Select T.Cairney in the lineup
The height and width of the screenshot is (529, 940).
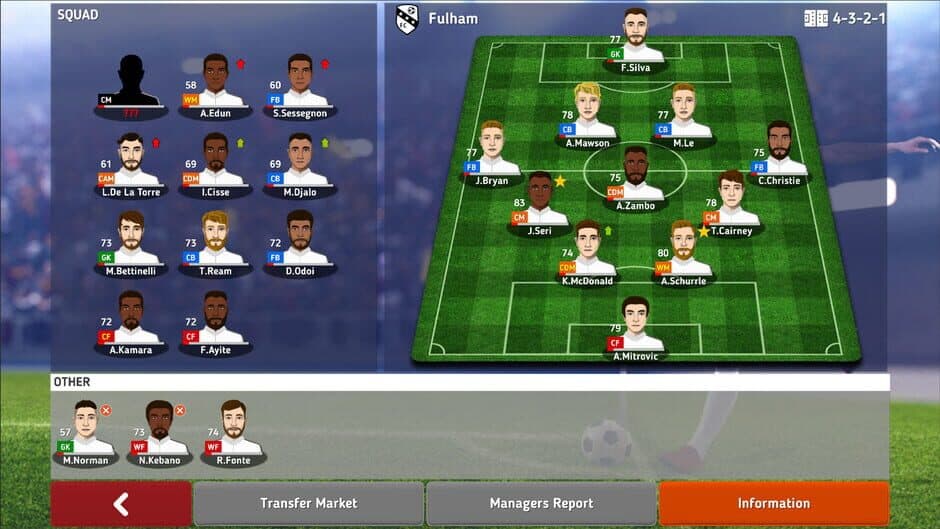pyautogui.click(x=732, y=199)
